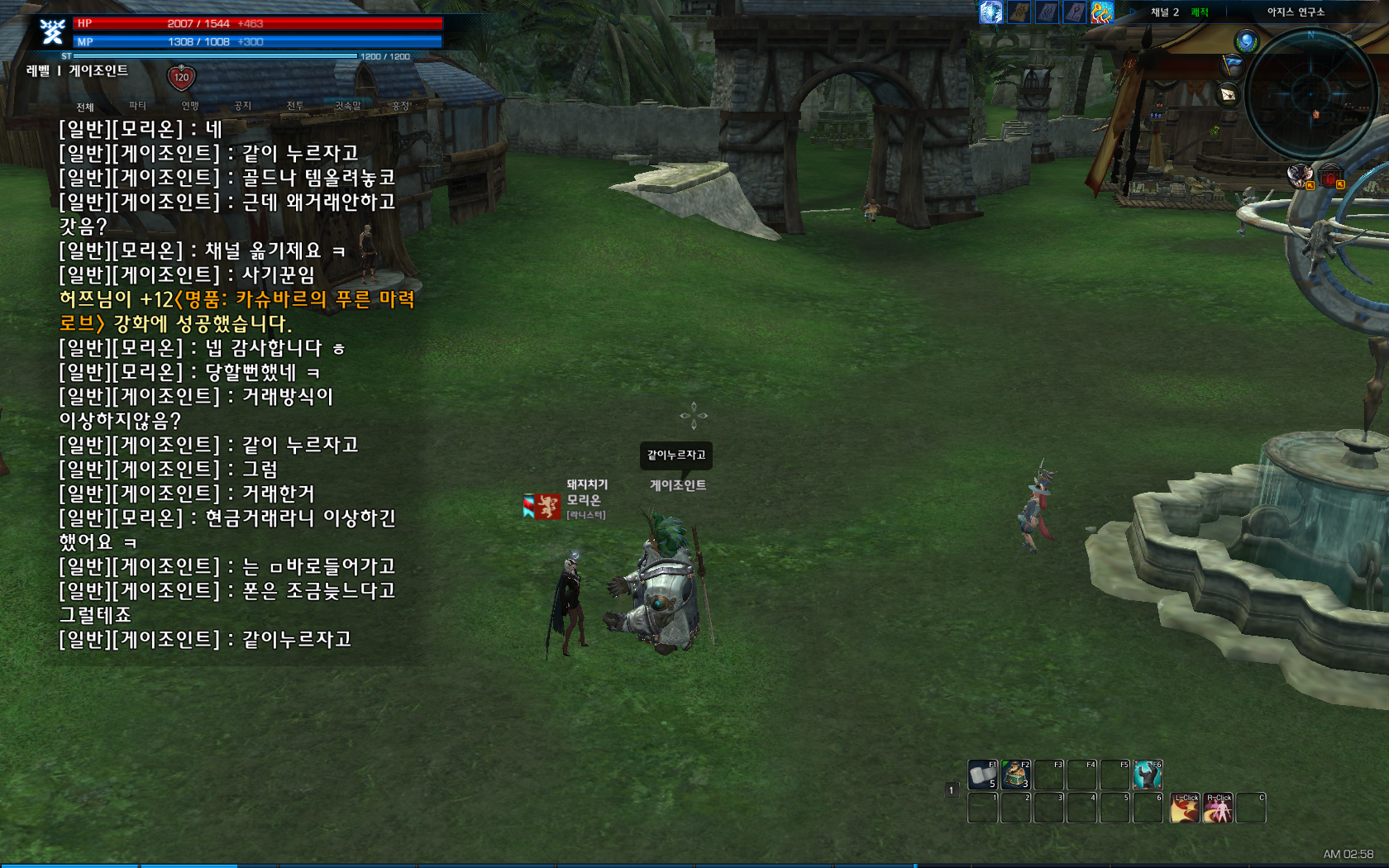Click the L-Click flame attack icon
The width and height of the screenshot is (1389, 868).
(1185, 808)
